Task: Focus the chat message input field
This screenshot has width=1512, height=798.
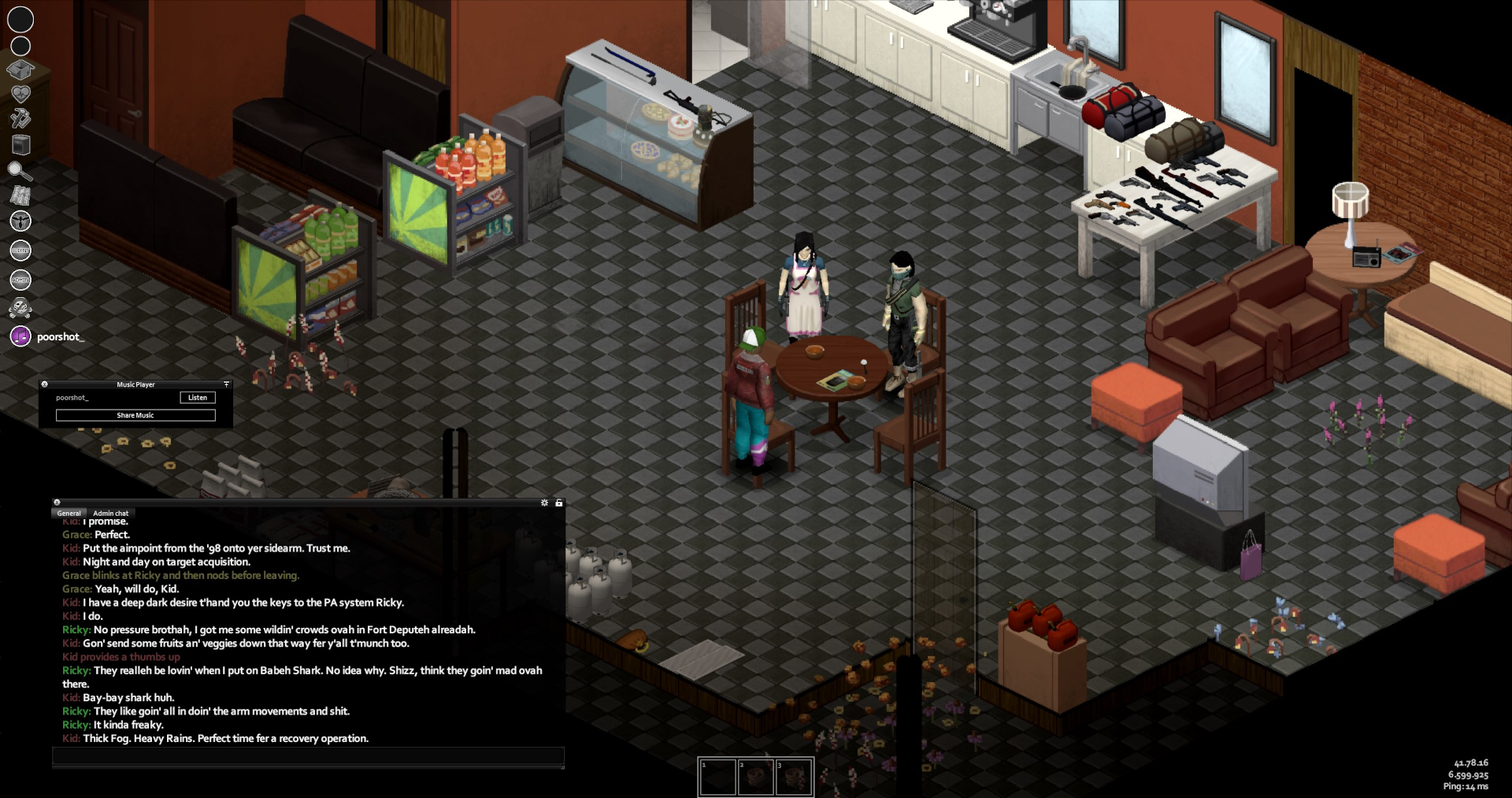Action: [308, 757]
